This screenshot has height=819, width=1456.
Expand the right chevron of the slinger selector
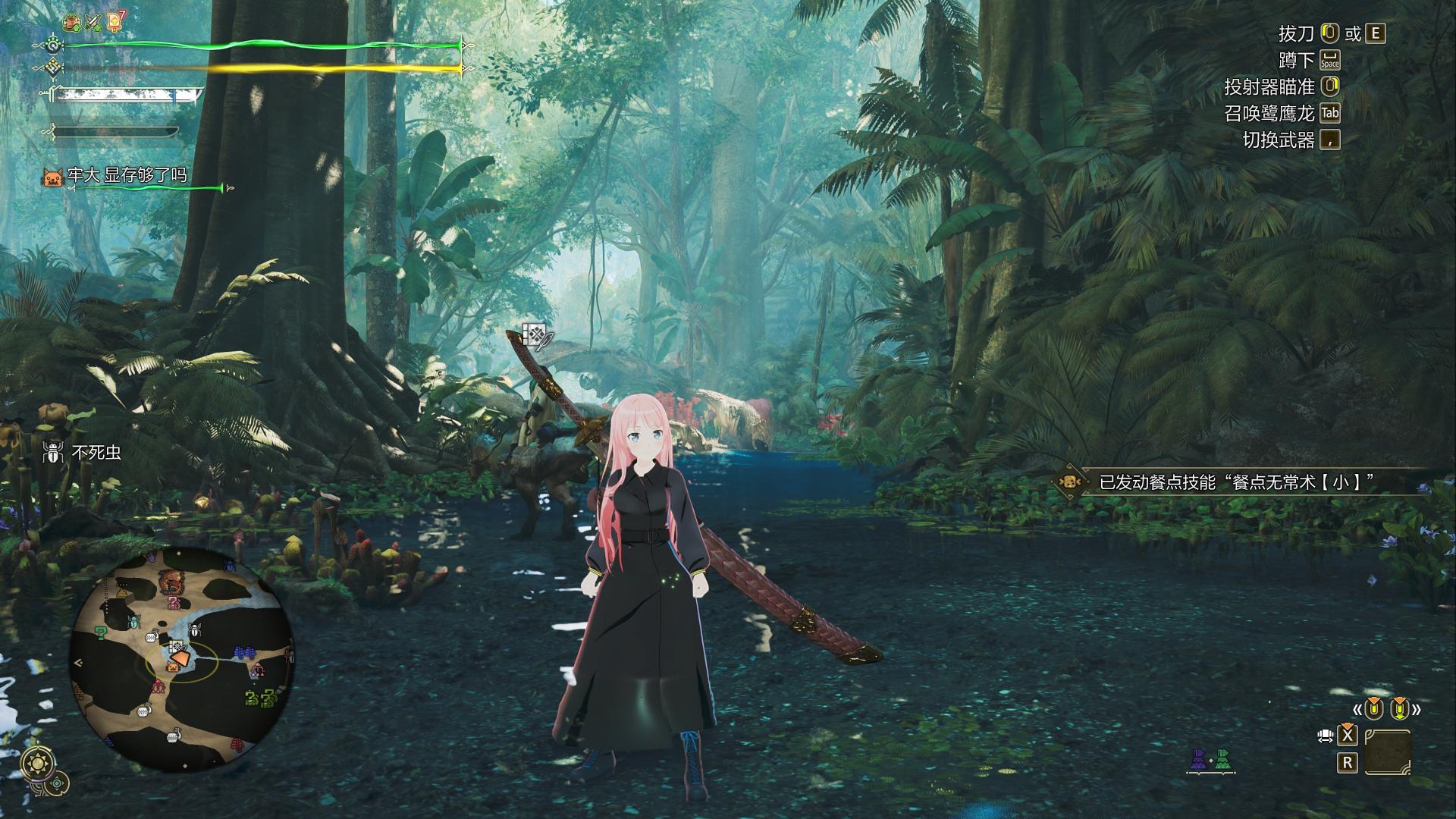click(x=1417, y=710)
